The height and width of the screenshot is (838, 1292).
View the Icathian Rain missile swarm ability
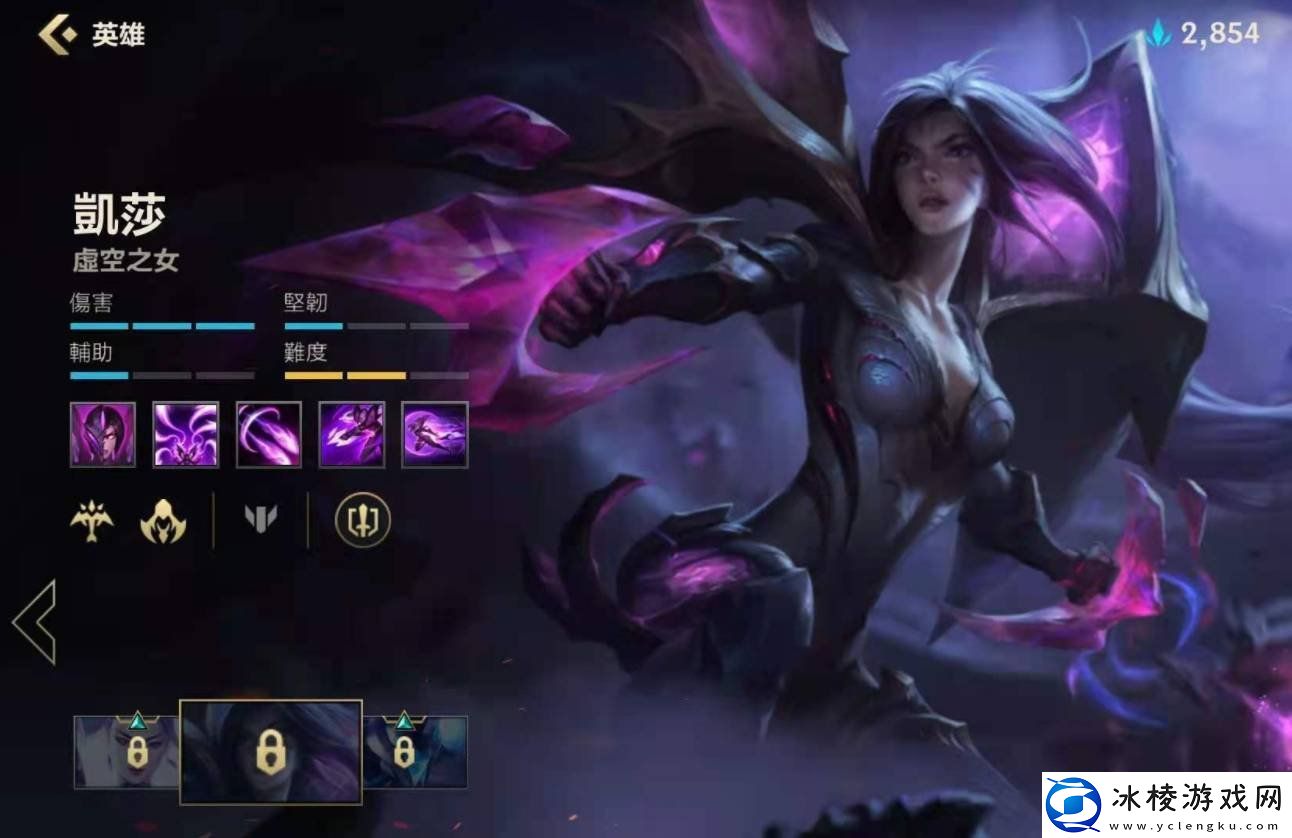point(185,434)
